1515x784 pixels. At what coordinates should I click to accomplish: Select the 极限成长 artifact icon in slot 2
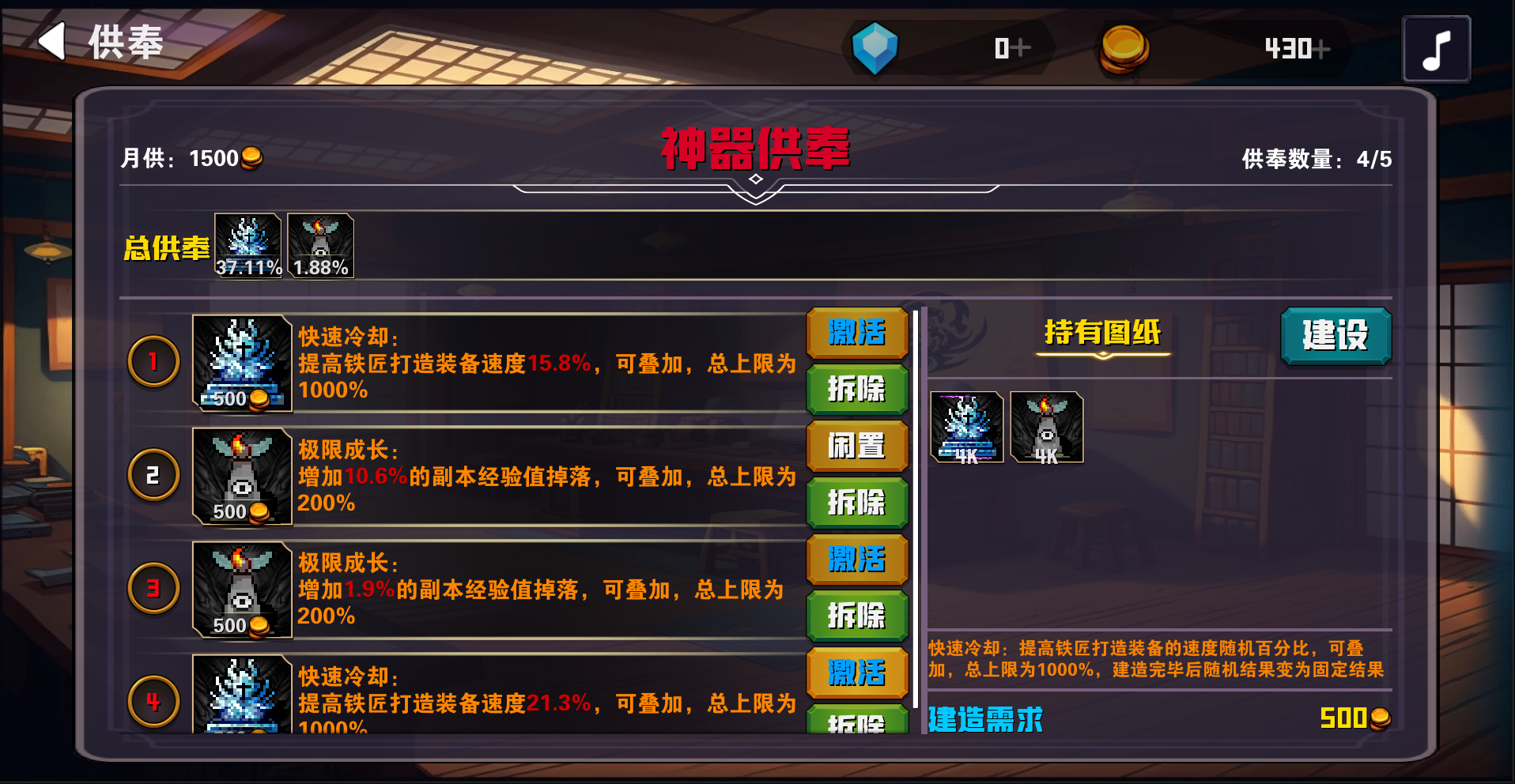click(x=241, y=474)
